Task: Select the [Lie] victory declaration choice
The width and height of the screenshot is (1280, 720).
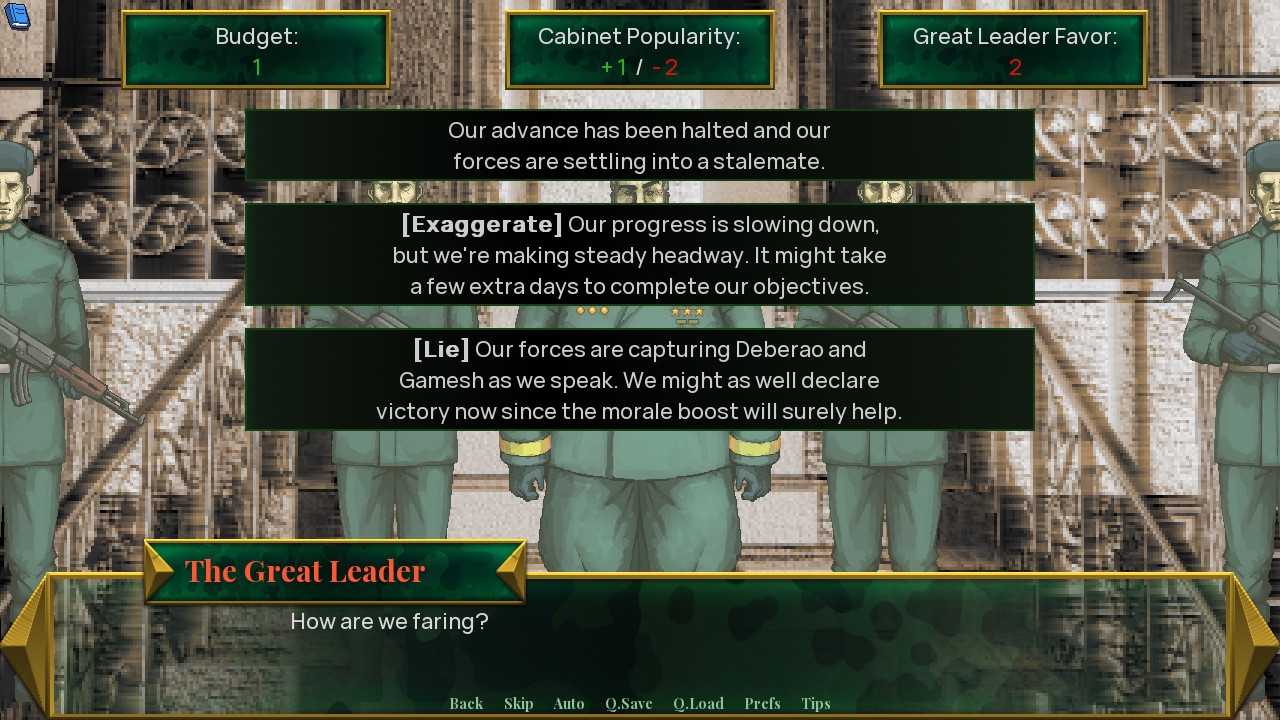Action: [640, 380]
